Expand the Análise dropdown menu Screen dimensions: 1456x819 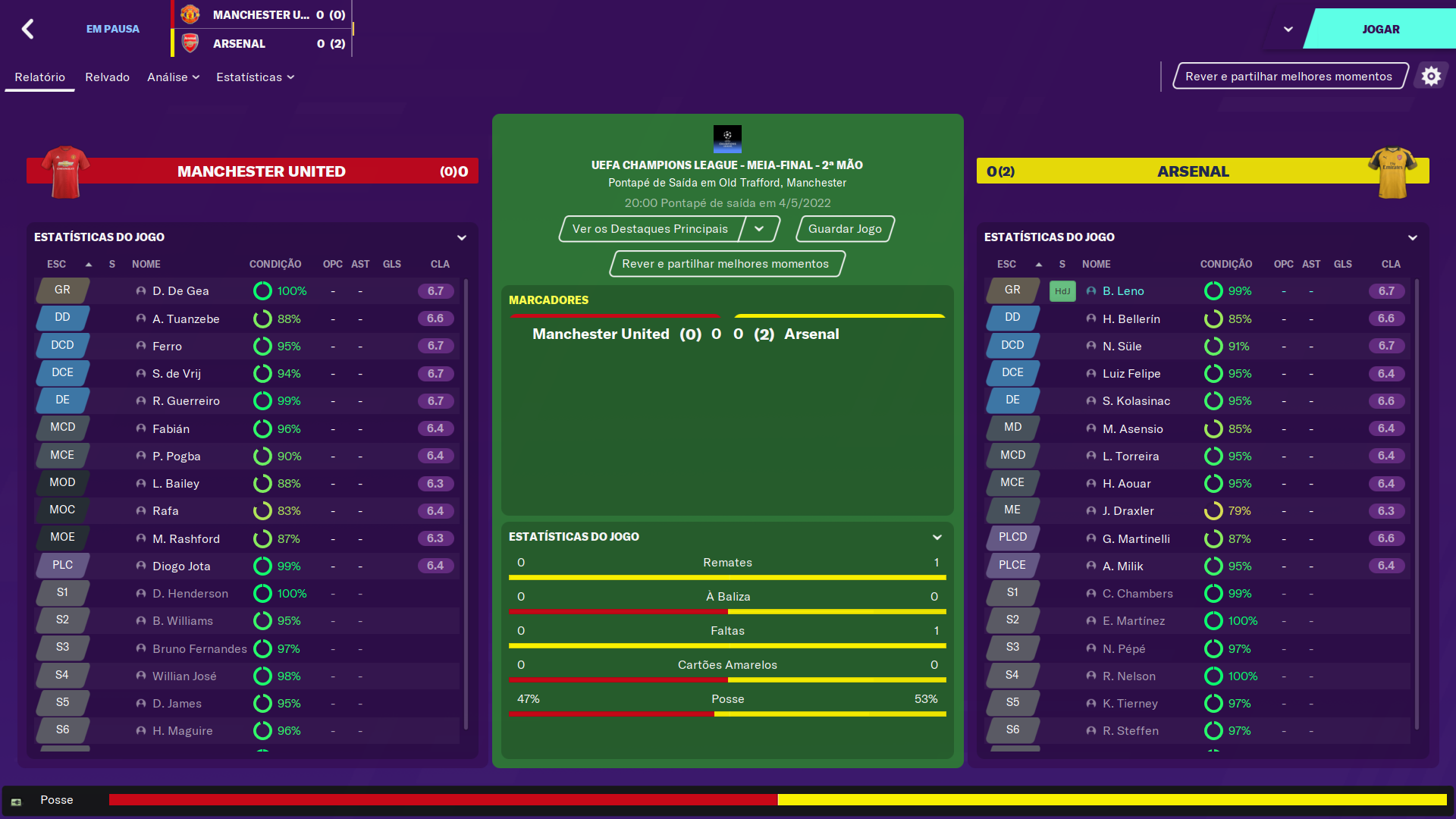pos(173,77)
